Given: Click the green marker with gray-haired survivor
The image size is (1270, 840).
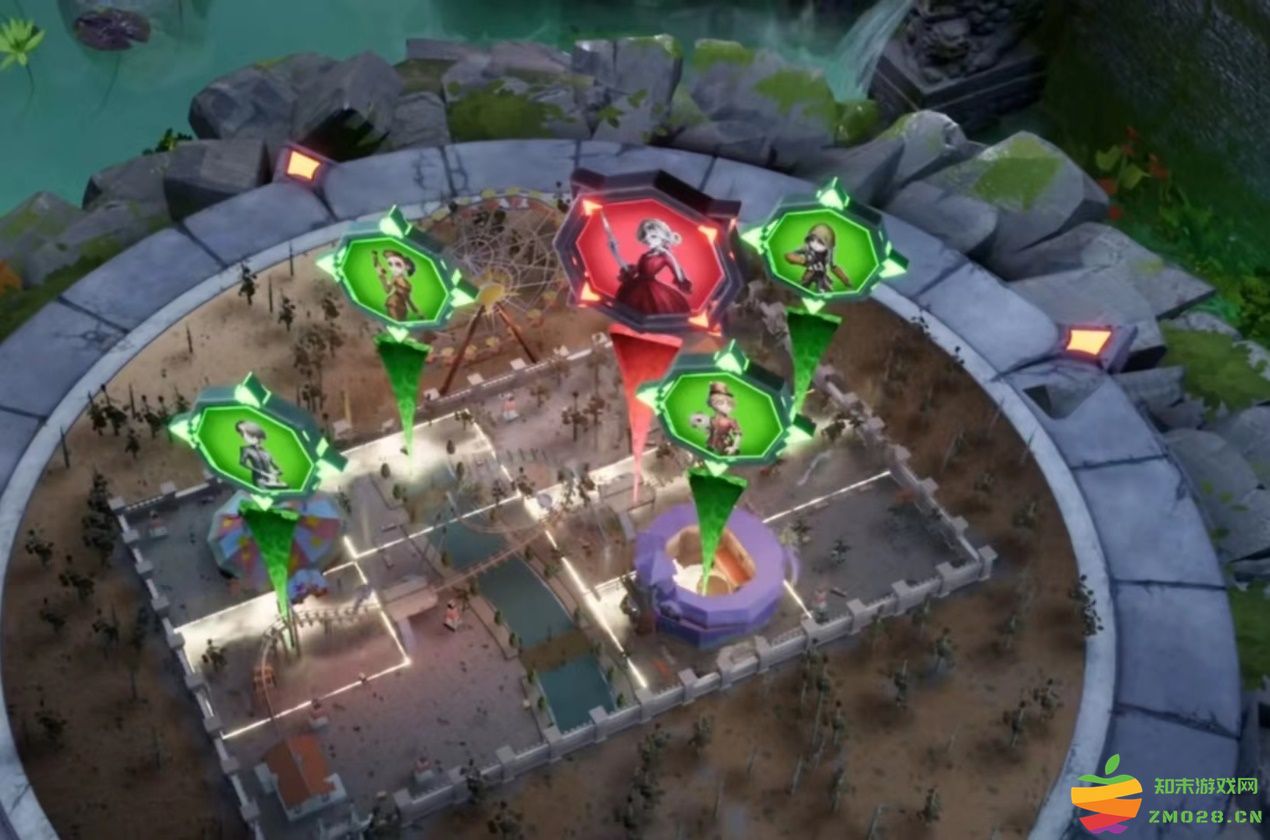Looking at the screenshot, I should coord(256,447).
